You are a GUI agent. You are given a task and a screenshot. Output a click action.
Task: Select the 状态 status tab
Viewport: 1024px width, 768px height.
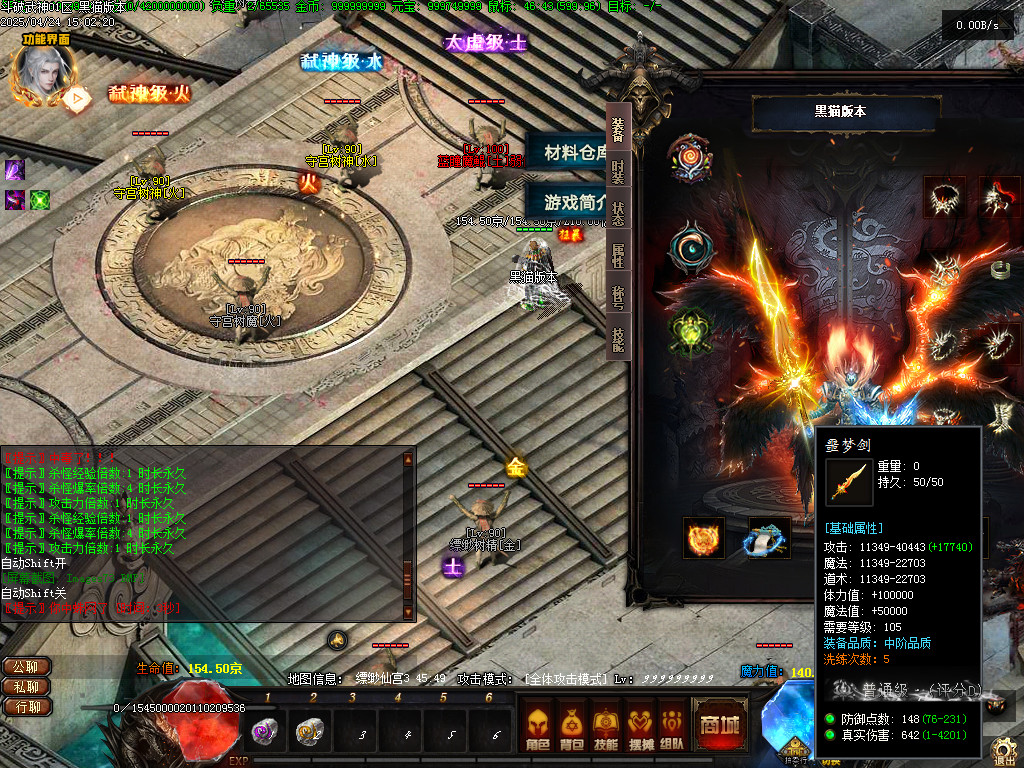(618, 214)
